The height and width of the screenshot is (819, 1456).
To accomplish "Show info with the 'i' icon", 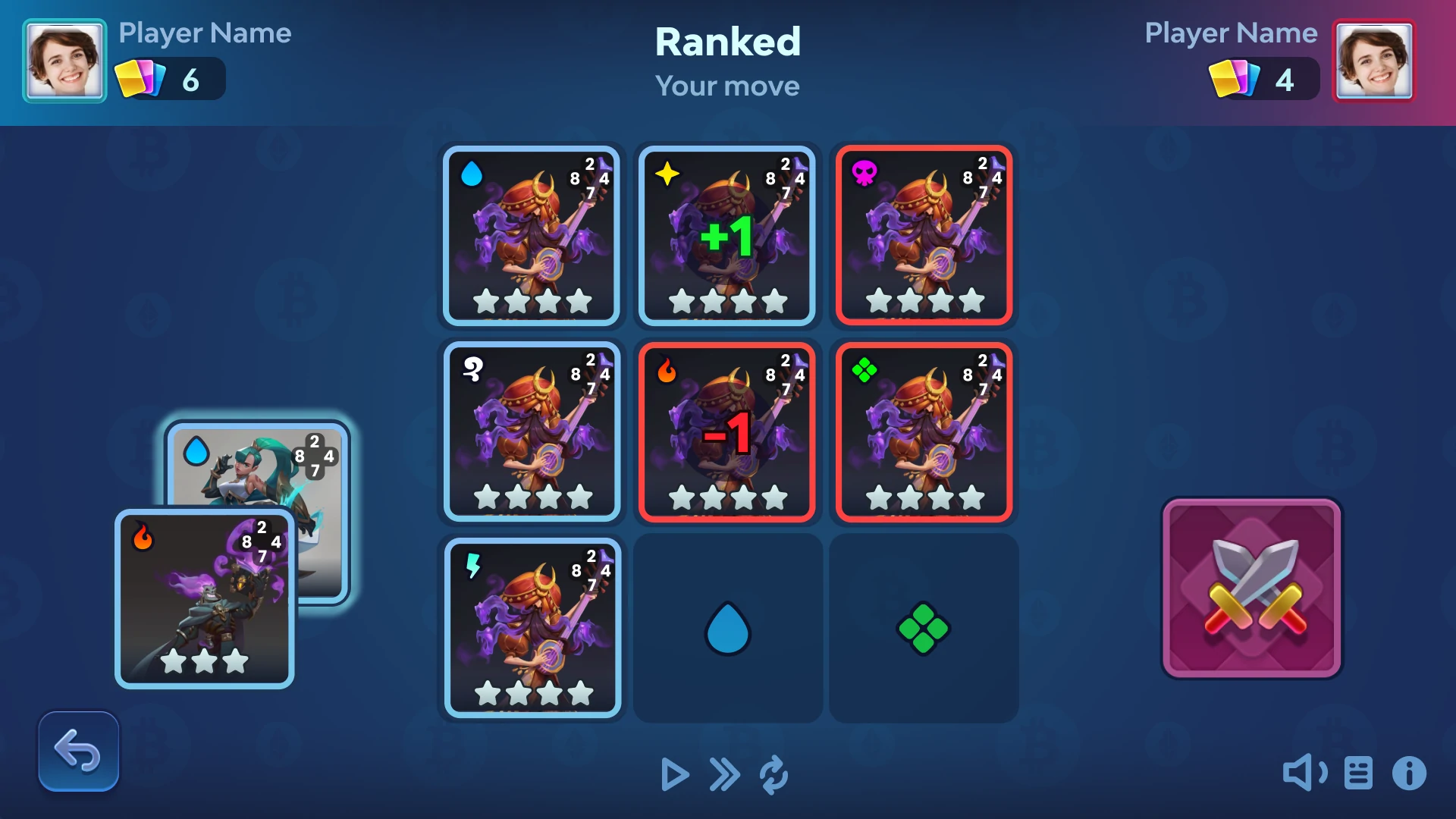I will 1409,773.
